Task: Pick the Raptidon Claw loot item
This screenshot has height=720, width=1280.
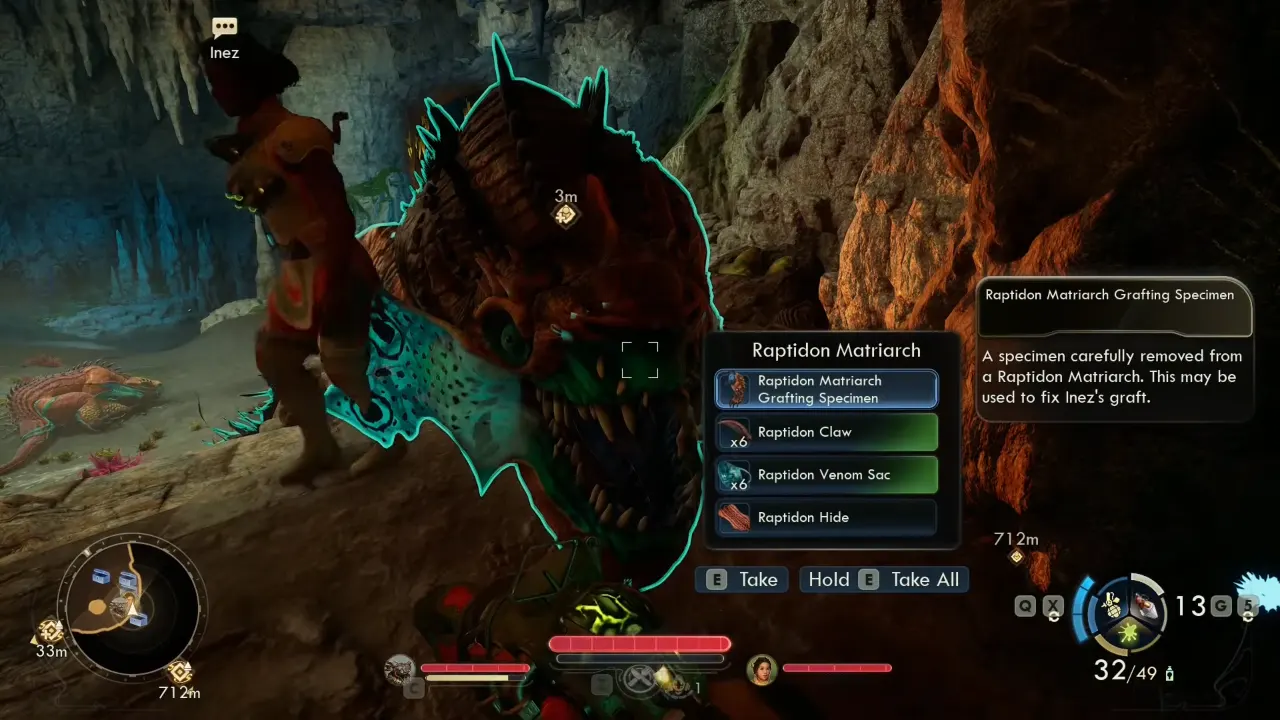Action: click(x=826, y=433)
